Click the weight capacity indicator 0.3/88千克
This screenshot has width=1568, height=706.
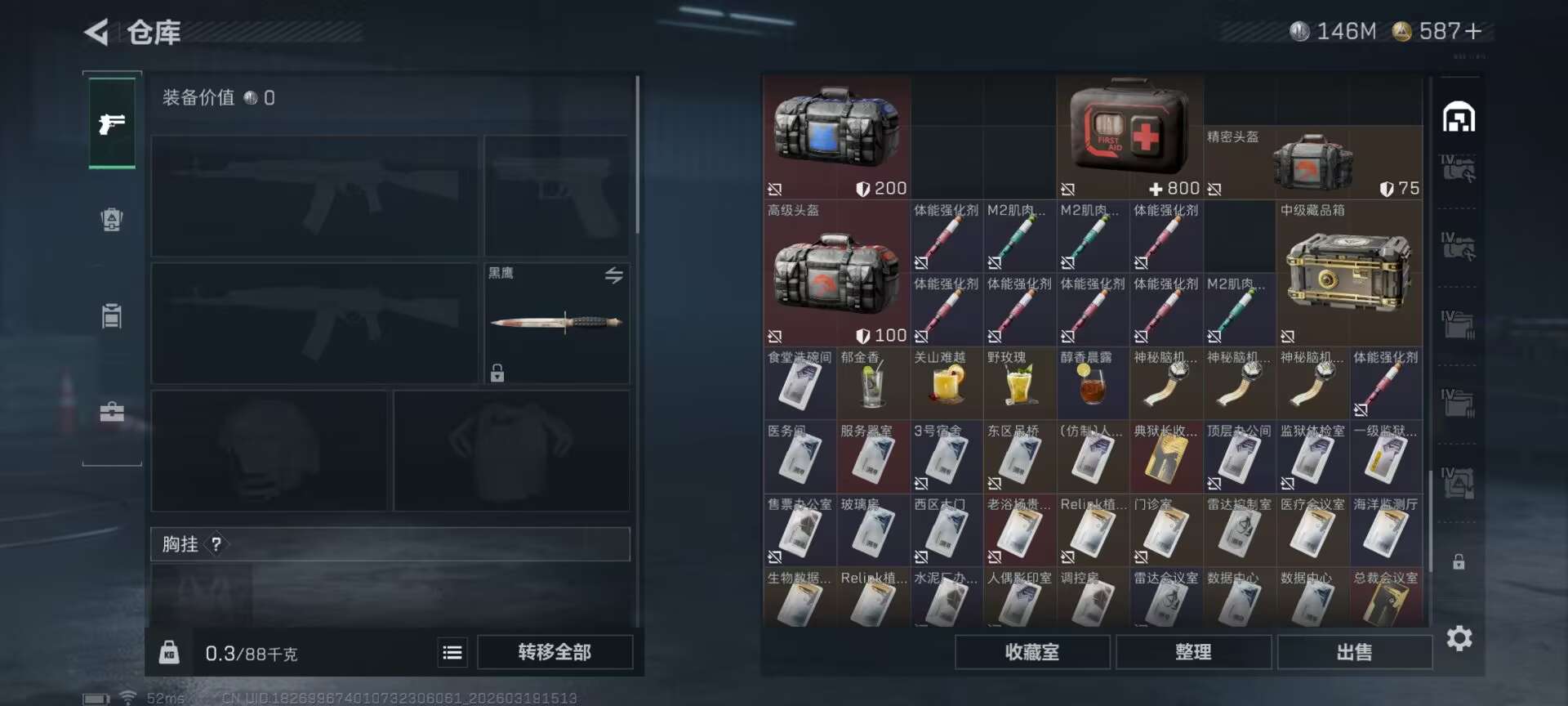(x=253, y=652)
